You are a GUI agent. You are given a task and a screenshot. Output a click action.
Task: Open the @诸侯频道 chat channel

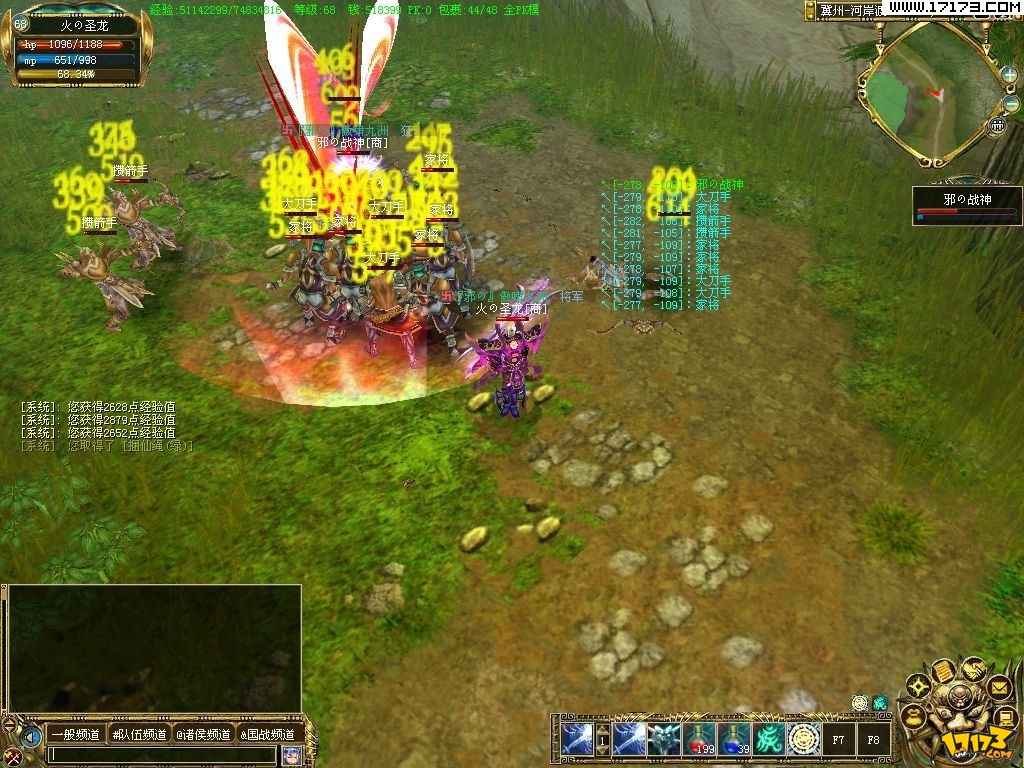pos(204,735)
